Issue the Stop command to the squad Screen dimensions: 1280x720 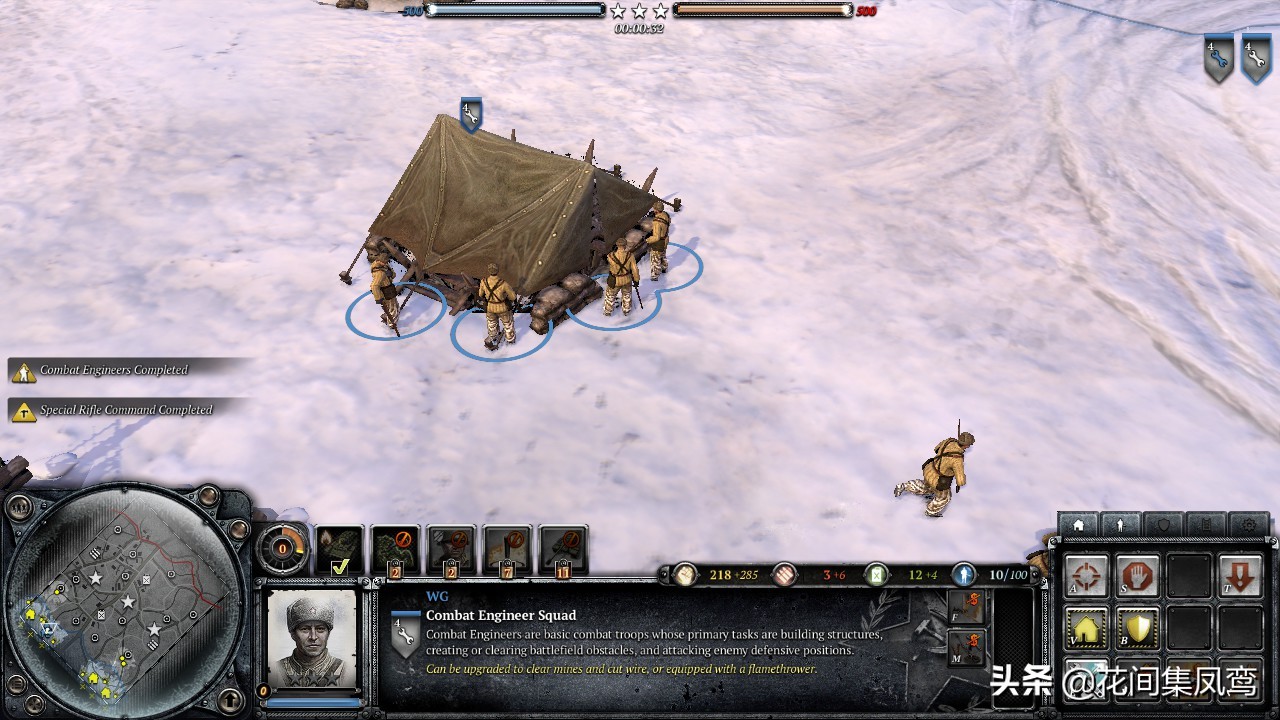(x=1138, y=573)
